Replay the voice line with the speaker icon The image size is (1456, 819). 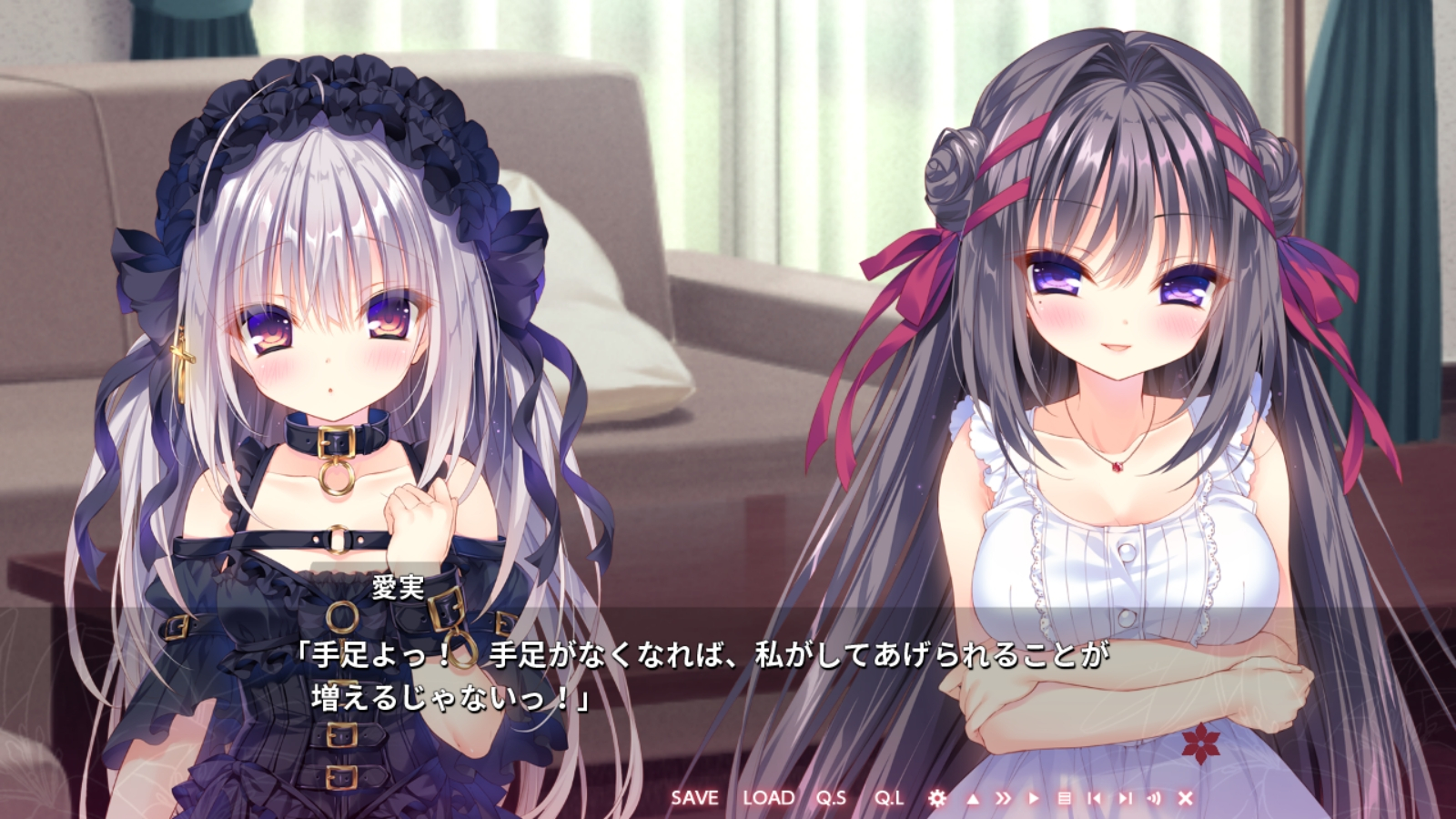tap(1156, 797)
